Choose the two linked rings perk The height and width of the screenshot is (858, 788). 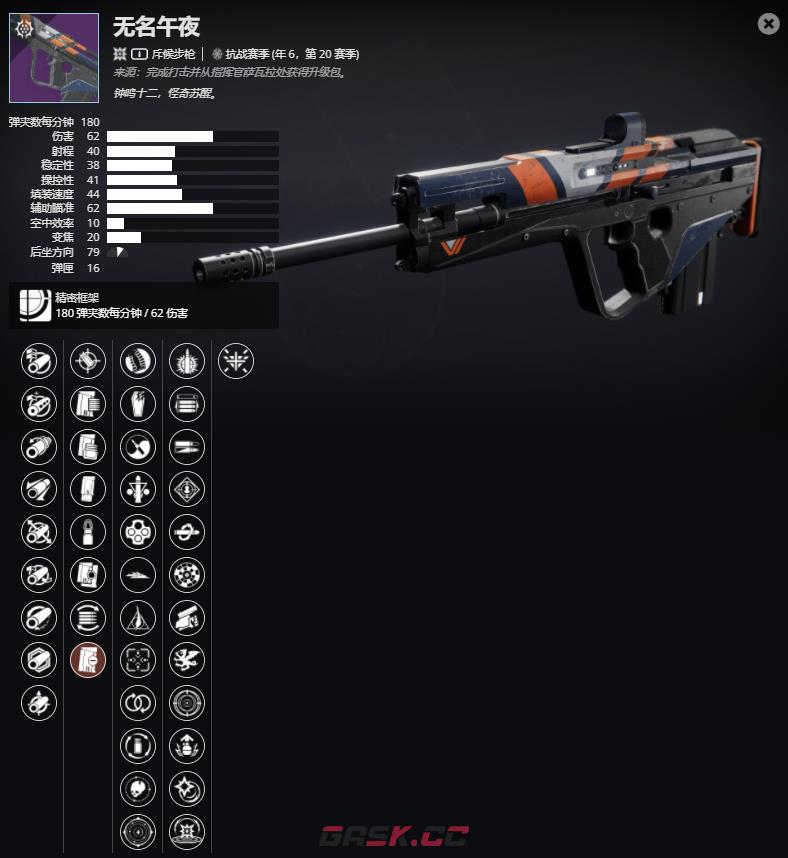(138, 702)
